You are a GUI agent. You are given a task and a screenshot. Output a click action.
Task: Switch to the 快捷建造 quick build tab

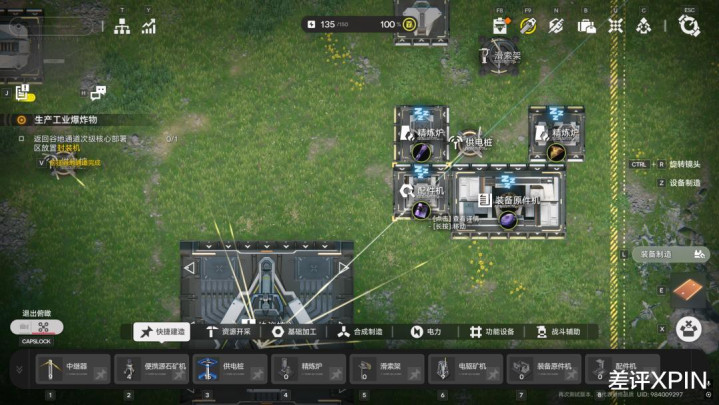tap(162, 332)
